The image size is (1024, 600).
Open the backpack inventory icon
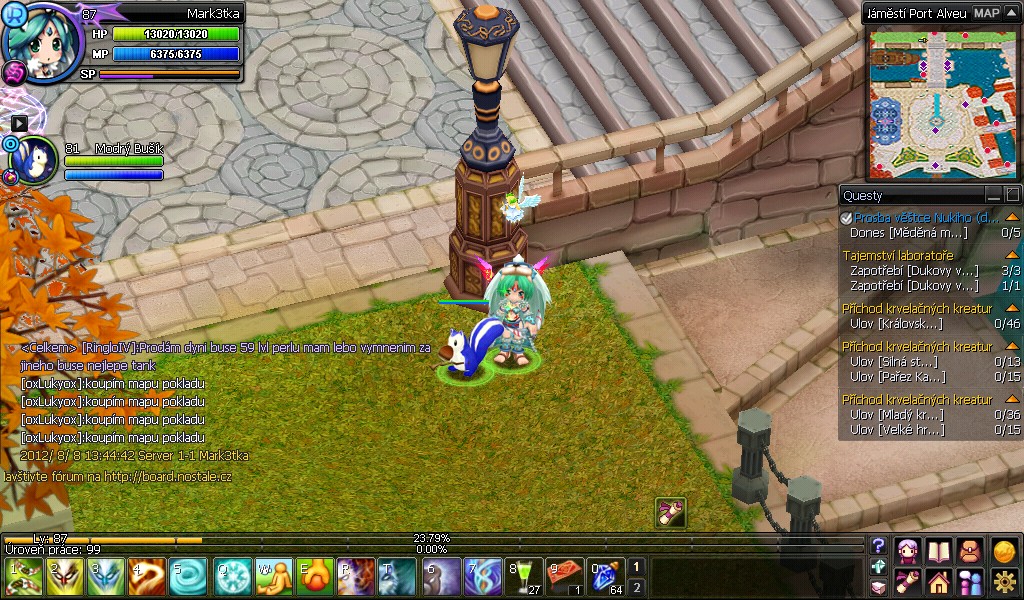(971, 550)
